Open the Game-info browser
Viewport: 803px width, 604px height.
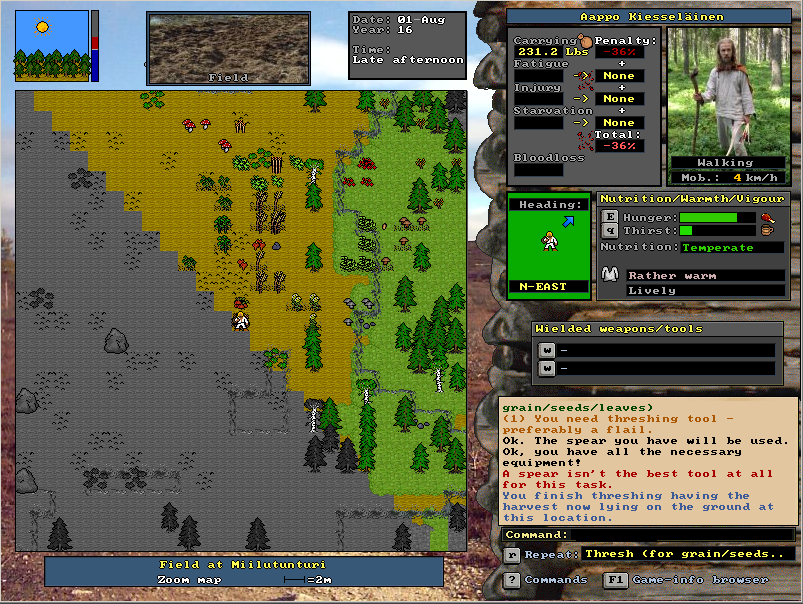(615, 580)
